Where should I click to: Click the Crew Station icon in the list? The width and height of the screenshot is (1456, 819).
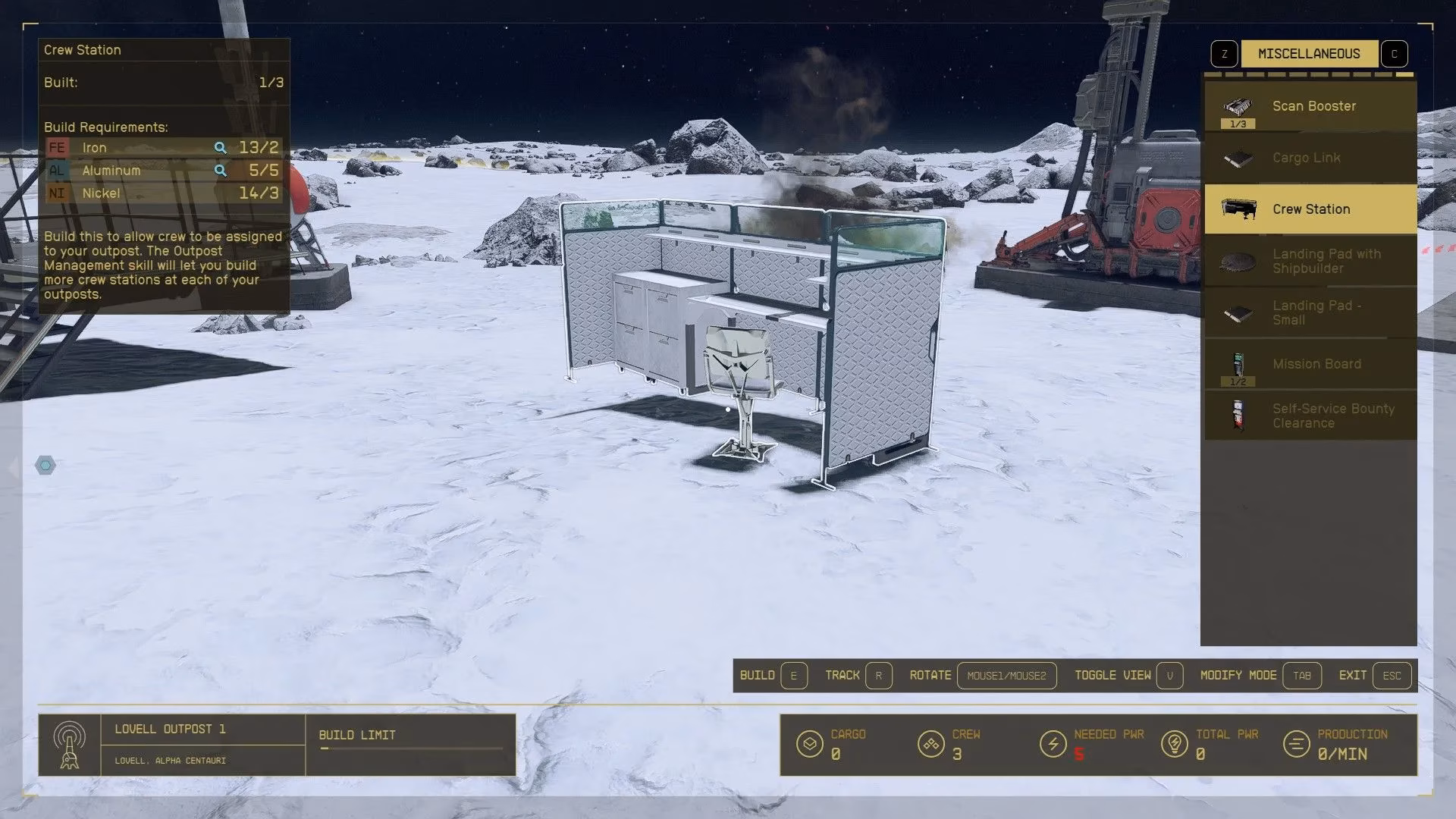click(1238, 209)
